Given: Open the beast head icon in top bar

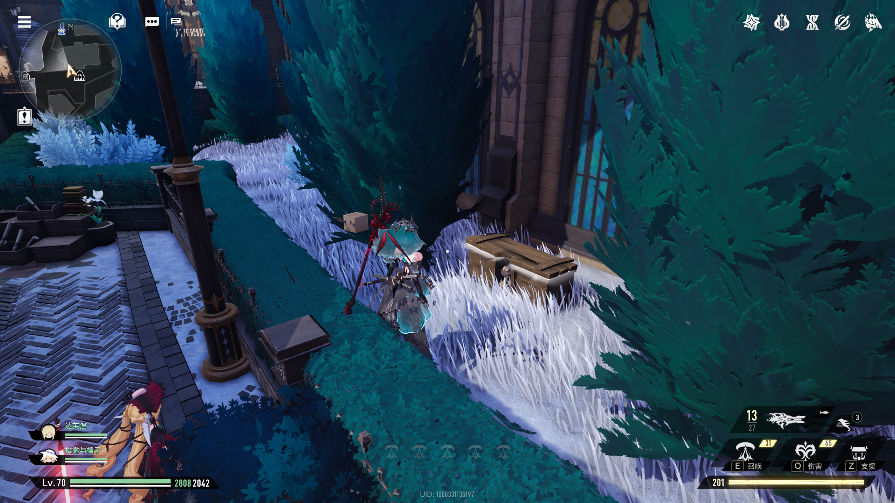Looking at the screenshot, I should pyautogui.click(x=872, y=22).
